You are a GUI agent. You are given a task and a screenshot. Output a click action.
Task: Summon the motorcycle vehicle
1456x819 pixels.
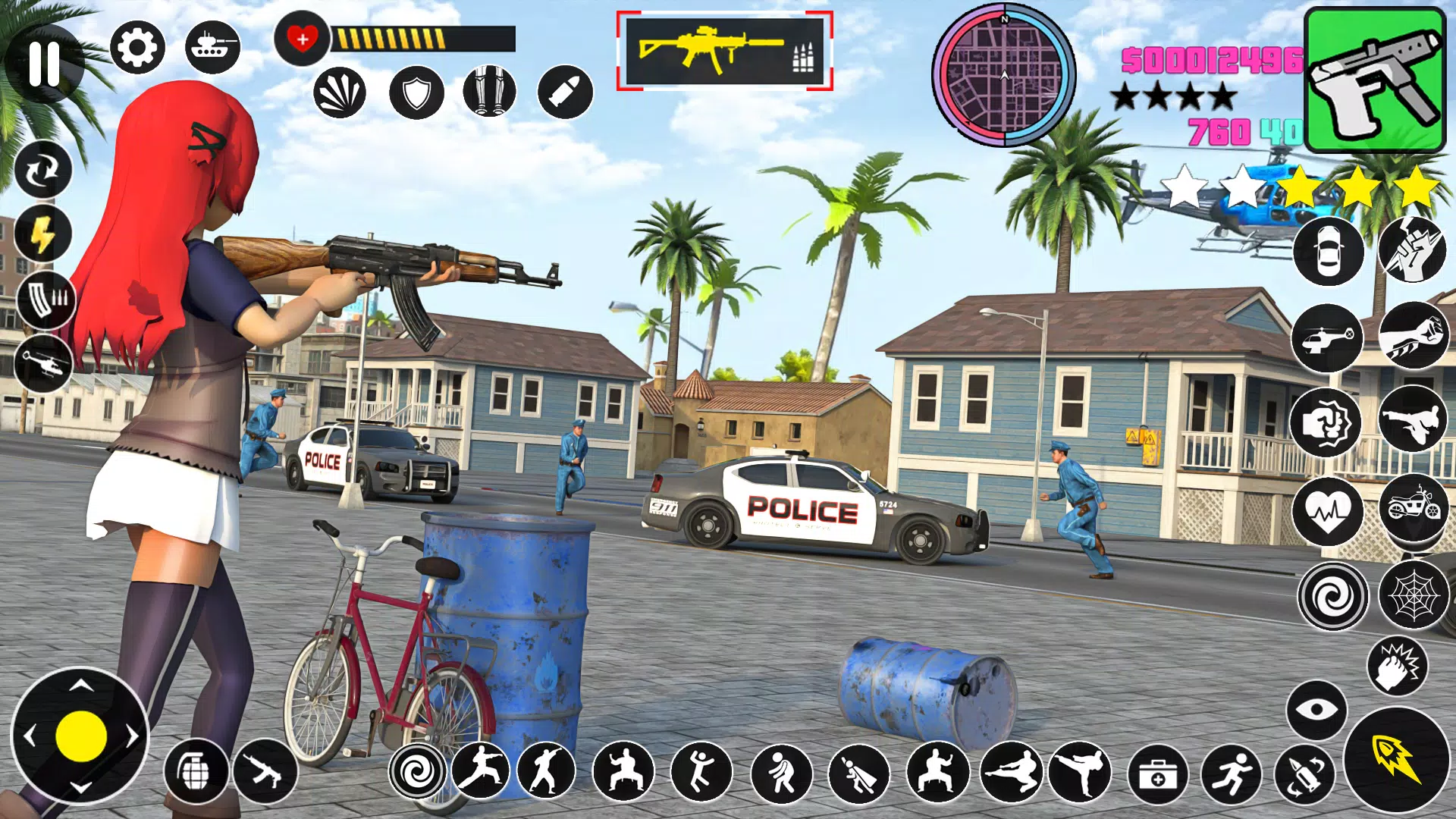[x=1414, y=507]
